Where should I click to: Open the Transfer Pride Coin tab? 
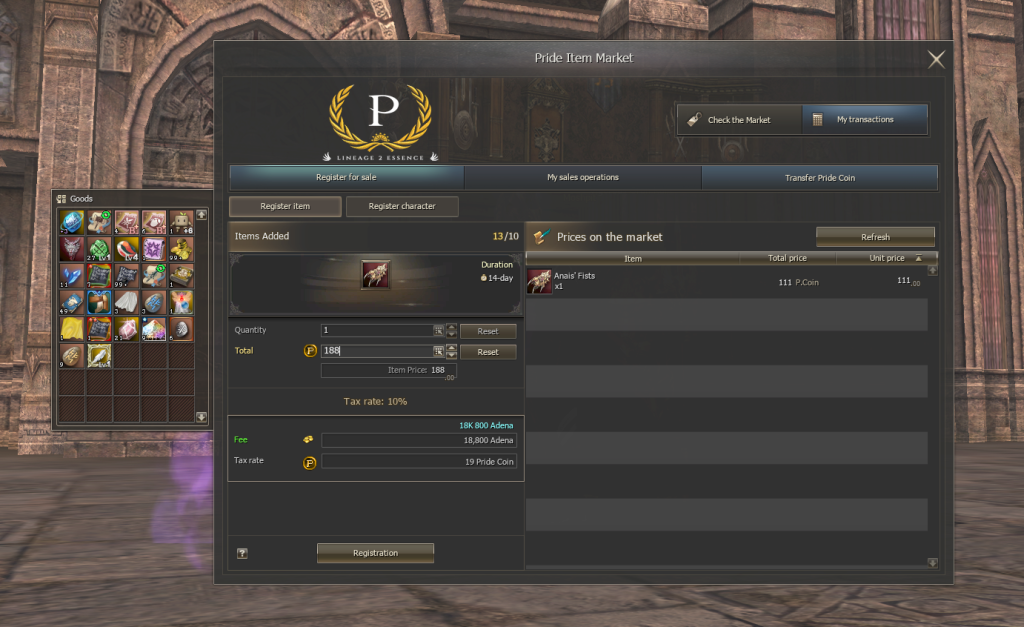[820, 178]
